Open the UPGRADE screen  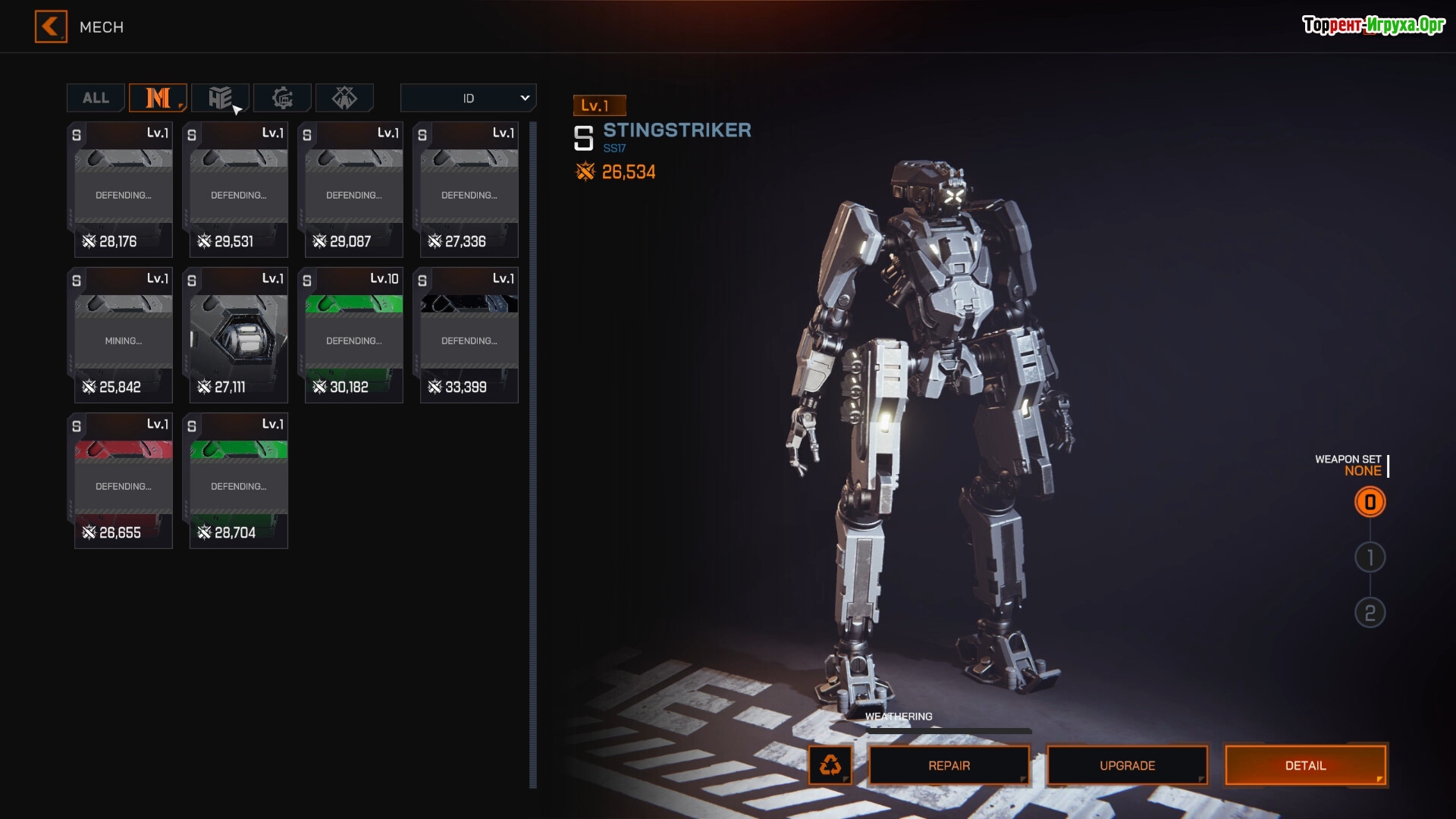tap(1127, 765)
